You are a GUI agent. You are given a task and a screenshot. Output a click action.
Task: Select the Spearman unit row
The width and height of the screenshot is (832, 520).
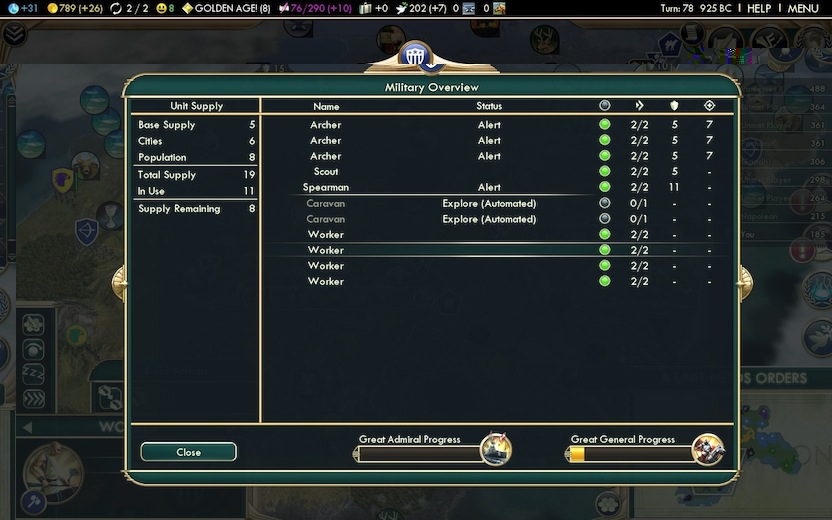tap(326, 187)
